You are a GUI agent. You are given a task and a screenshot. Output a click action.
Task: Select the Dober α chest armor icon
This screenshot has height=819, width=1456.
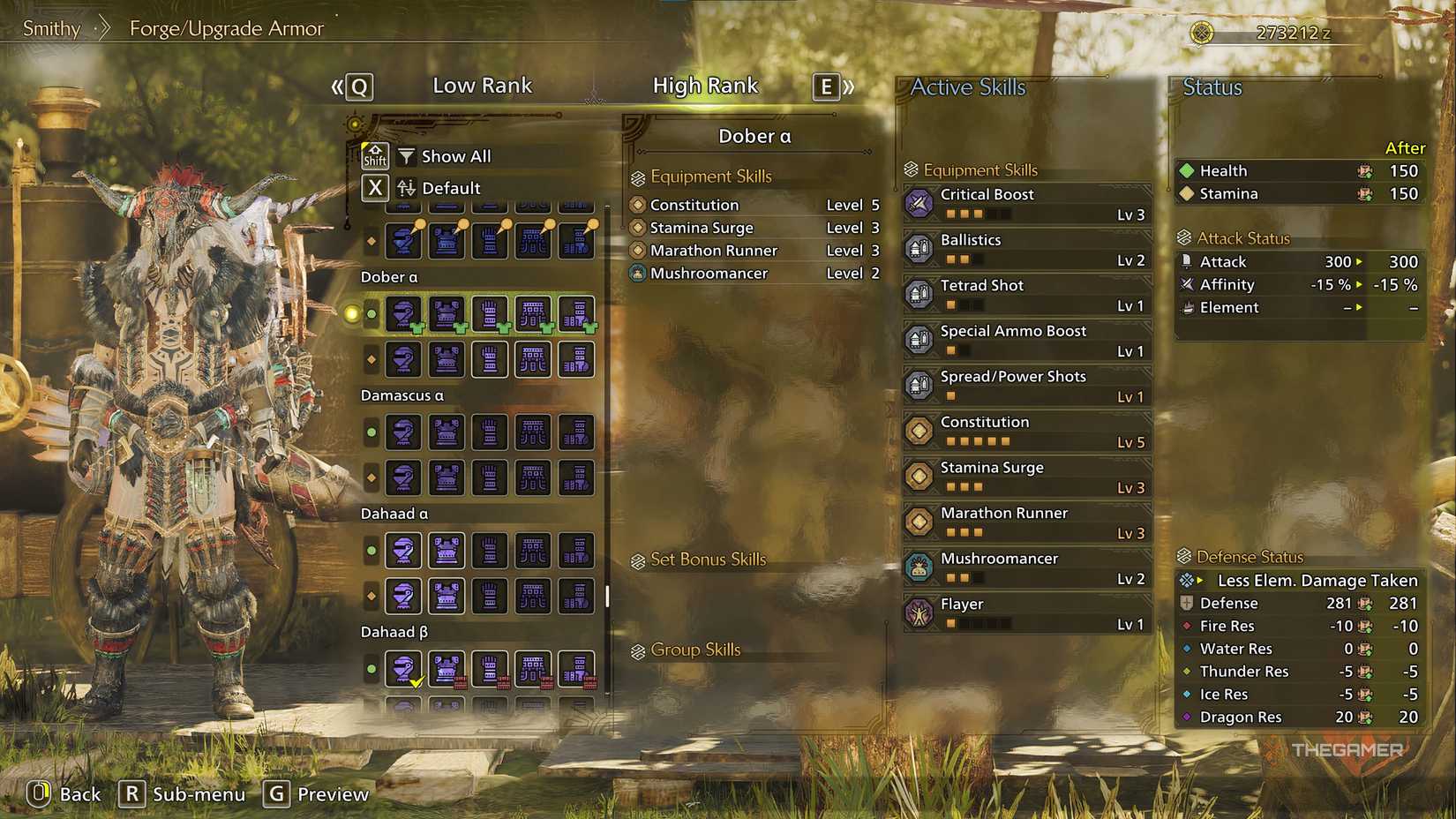(447, 313)
